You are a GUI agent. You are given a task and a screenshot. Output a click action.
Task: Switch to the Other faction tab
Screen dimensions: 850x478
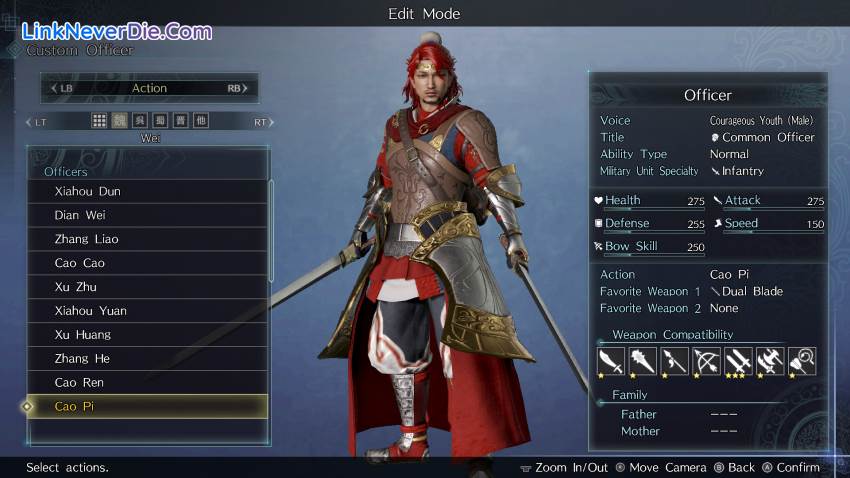[201, 121]
